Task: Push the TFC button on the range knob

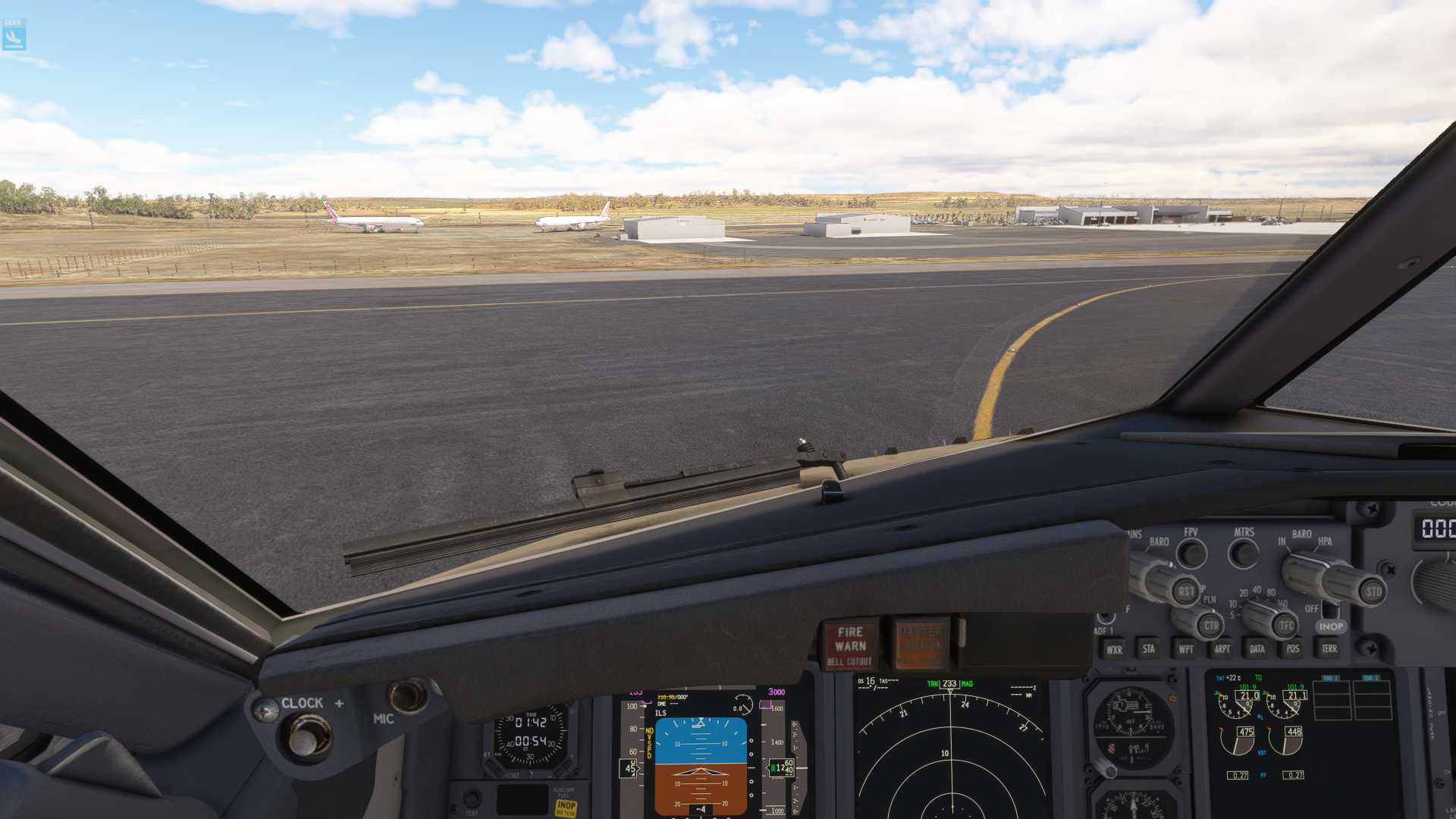Action: click(1286, 626)
